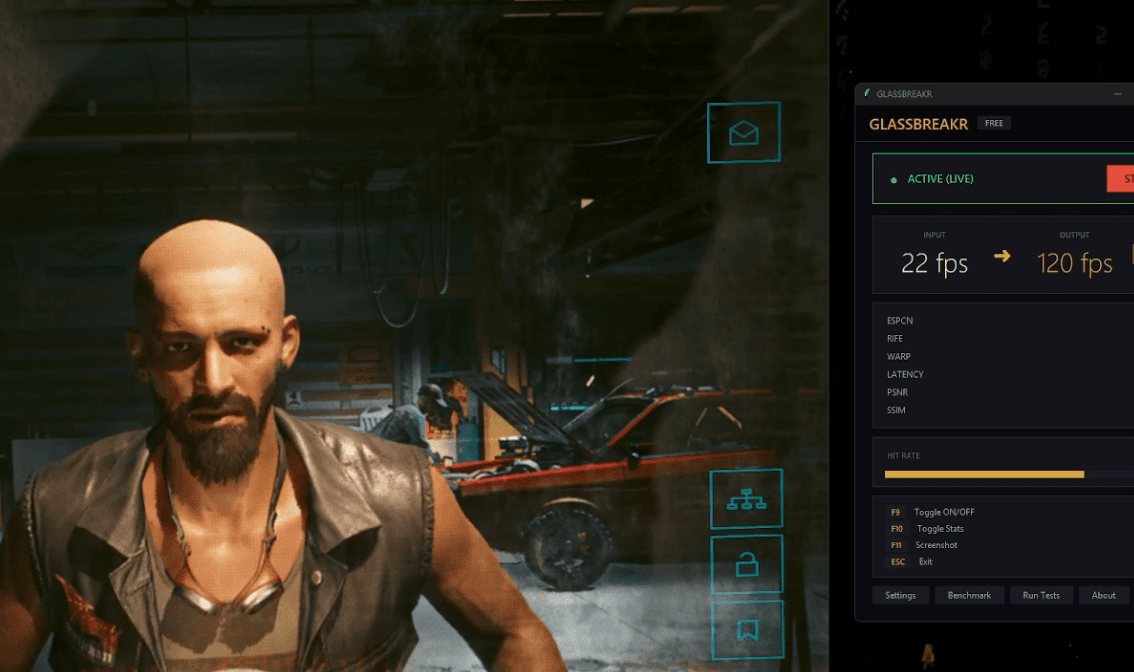Open GLASSBREAKR Settings
This screenshot has height=672, width=1134.
click(900, 595)
